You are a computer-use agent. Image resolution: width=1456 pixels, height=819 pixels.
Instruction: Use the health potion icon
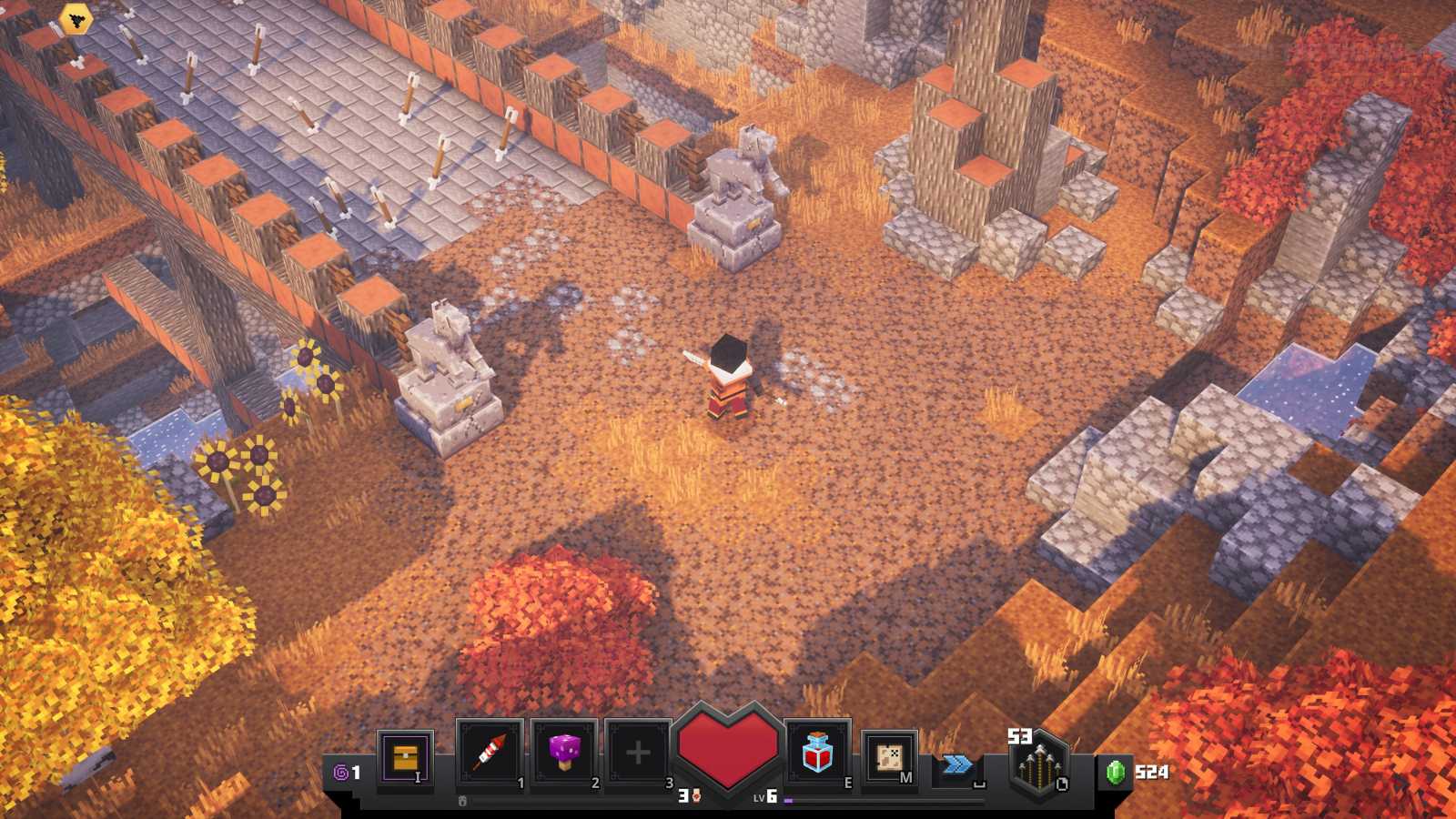(815, 753)
